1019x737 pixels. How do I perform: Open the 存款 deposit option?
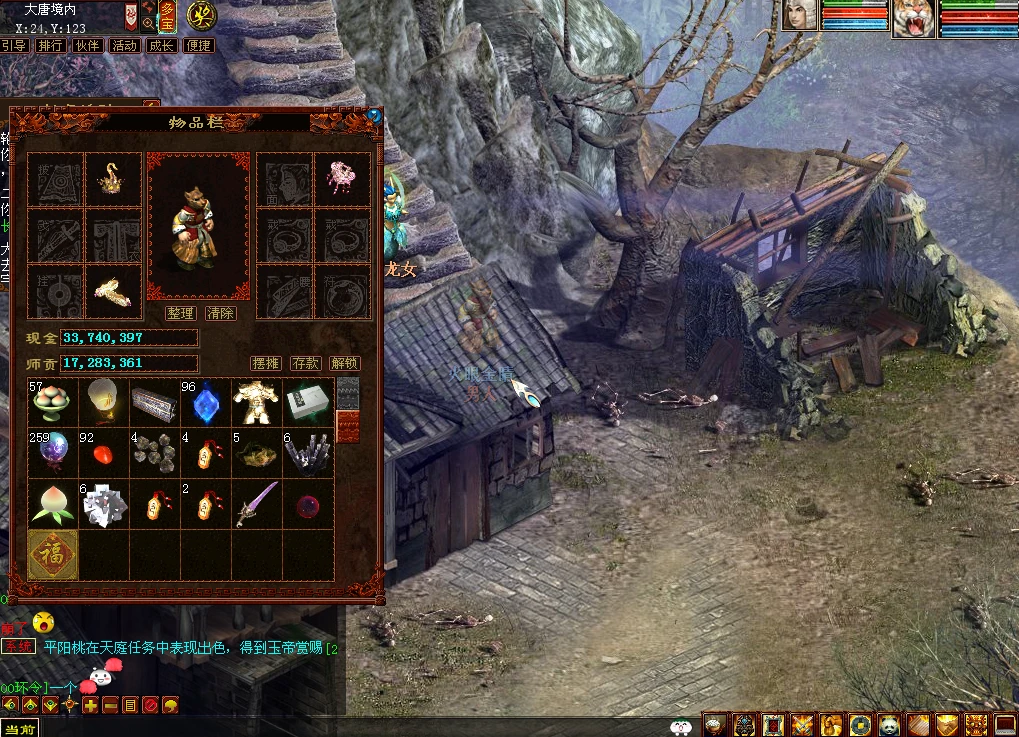(x=305, y=363)
